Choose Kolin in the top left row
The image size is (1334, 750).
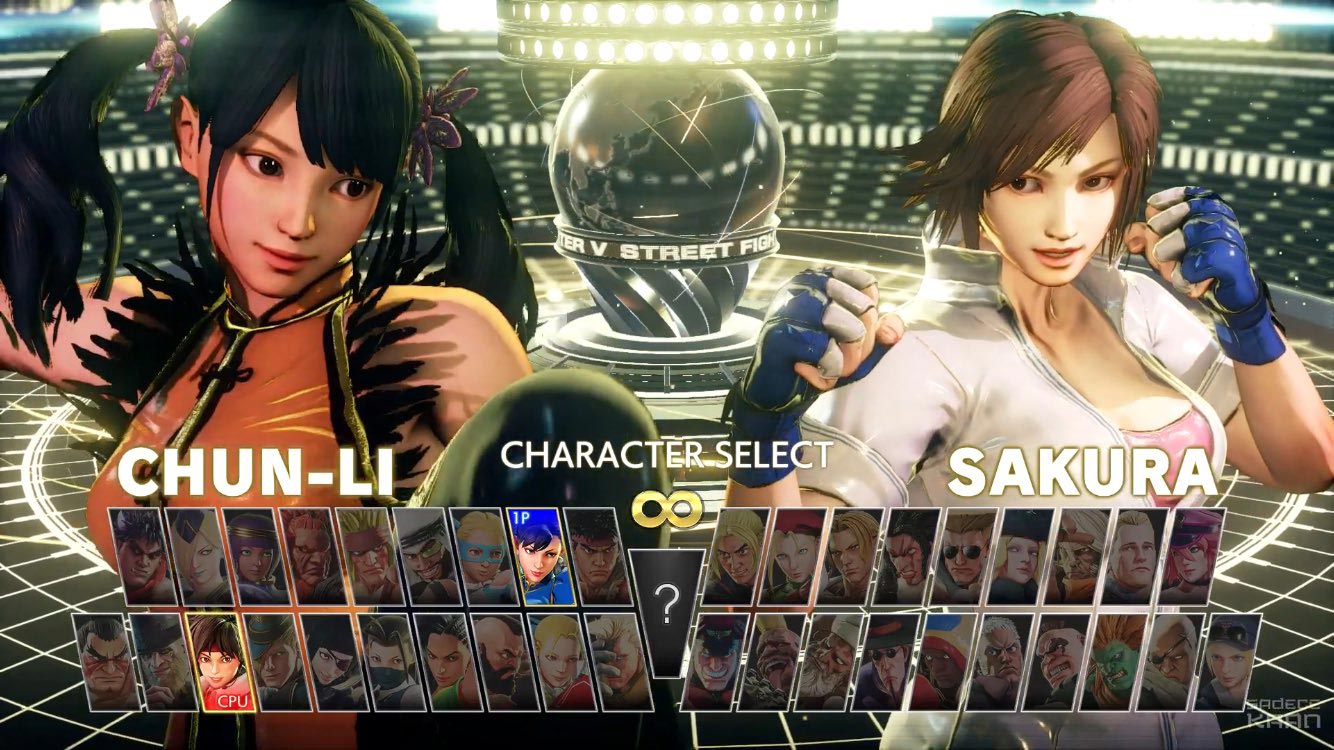[x=195, y=565]
